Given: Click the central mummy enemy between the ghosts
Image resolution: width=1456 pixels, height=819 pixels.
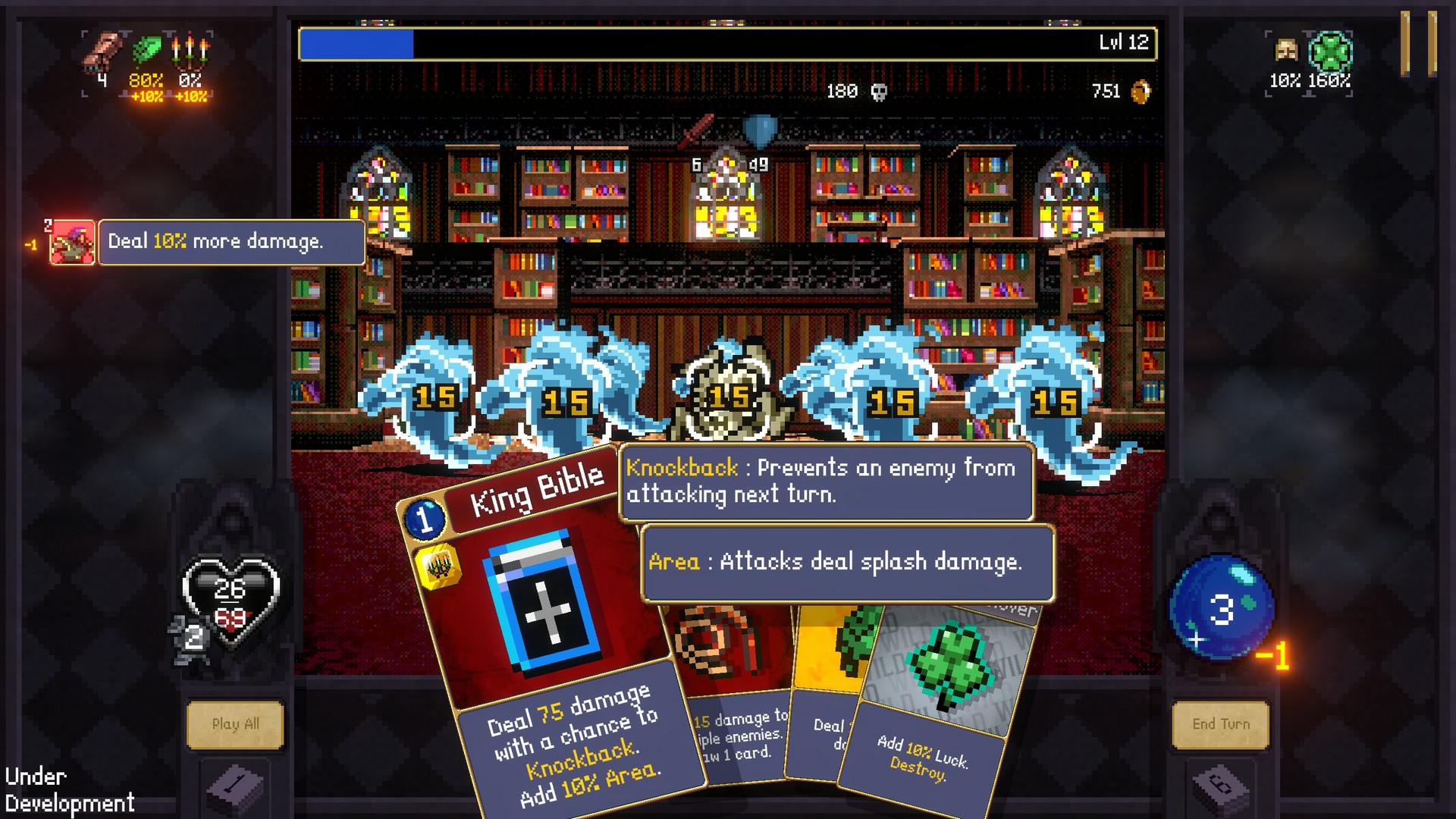Looking at the screenshot, I should (728, 394).
